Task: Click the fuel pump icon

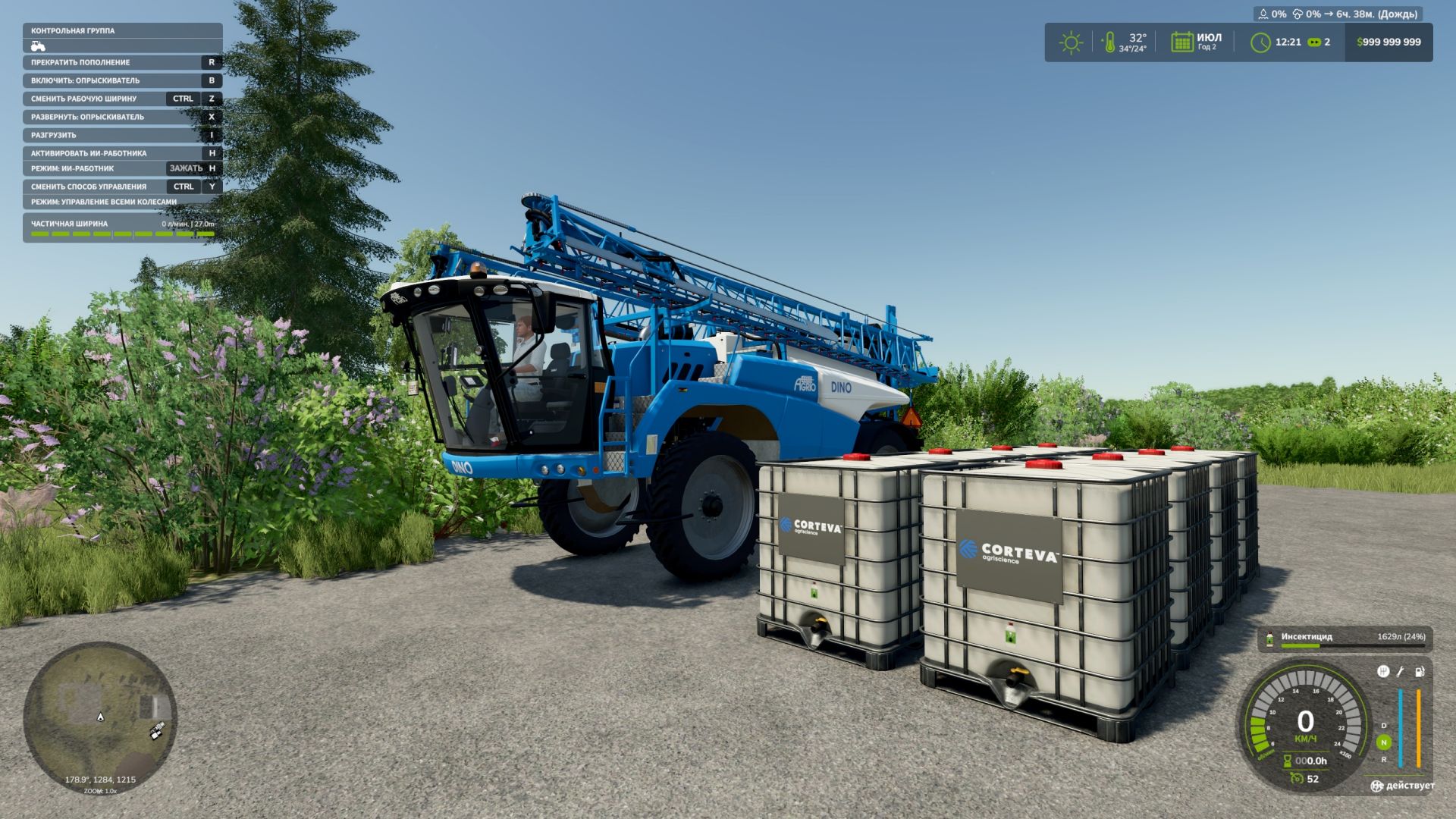Action: (1419, 671)
